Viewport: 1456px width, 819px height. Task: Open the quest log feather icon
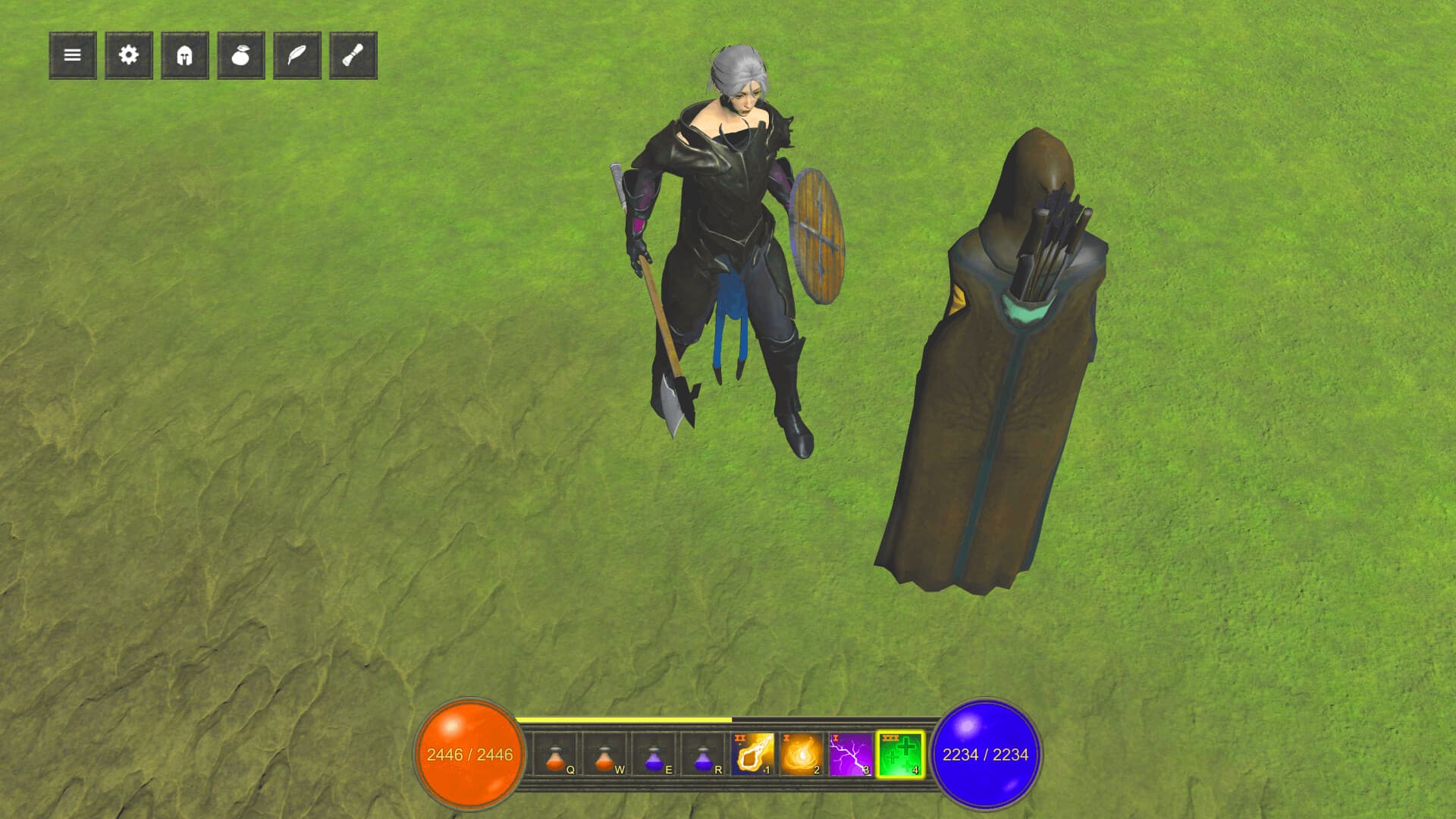tap(297, 55)
